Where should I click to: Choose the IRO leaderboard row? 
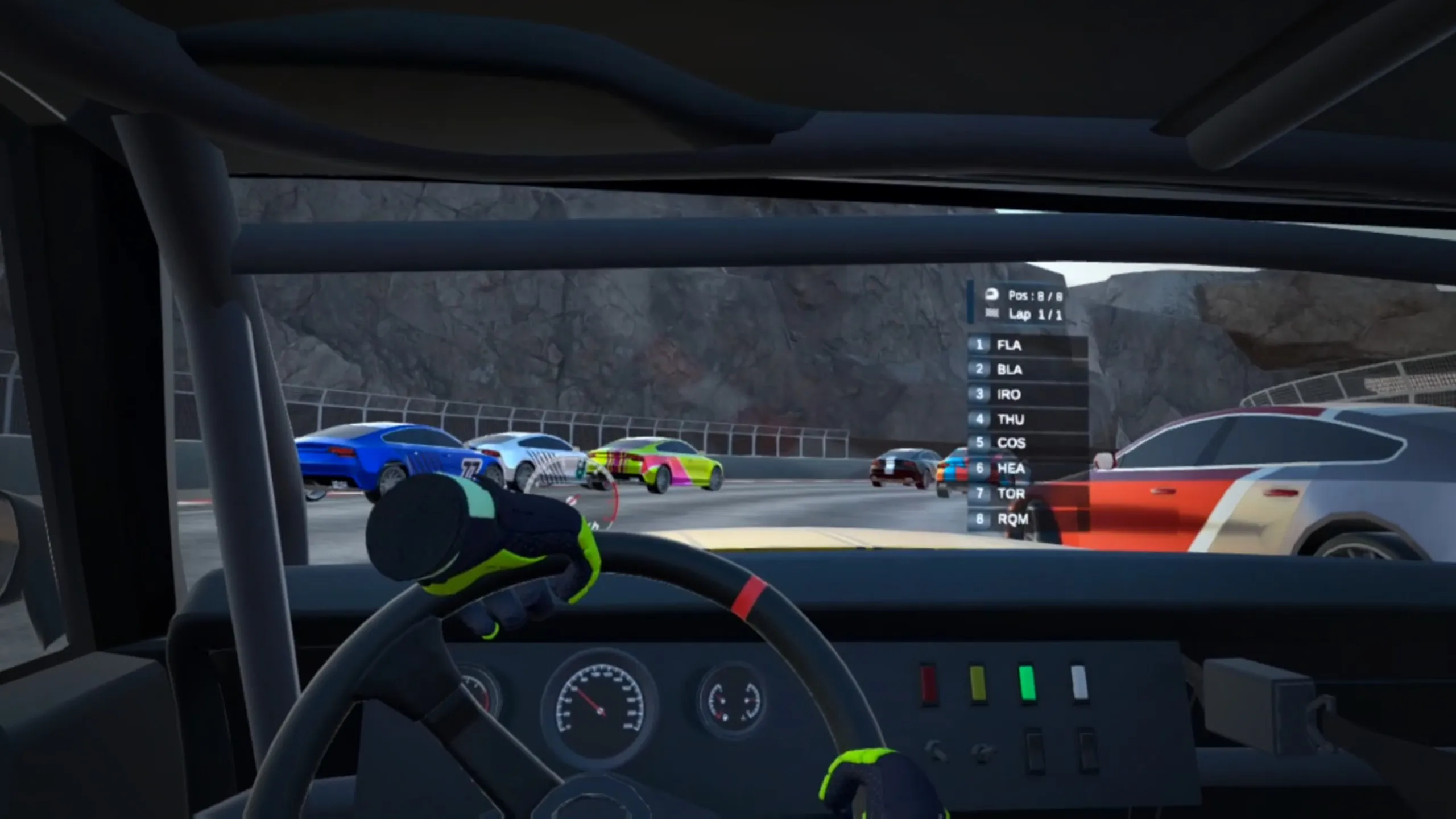tap(1027, 395)
